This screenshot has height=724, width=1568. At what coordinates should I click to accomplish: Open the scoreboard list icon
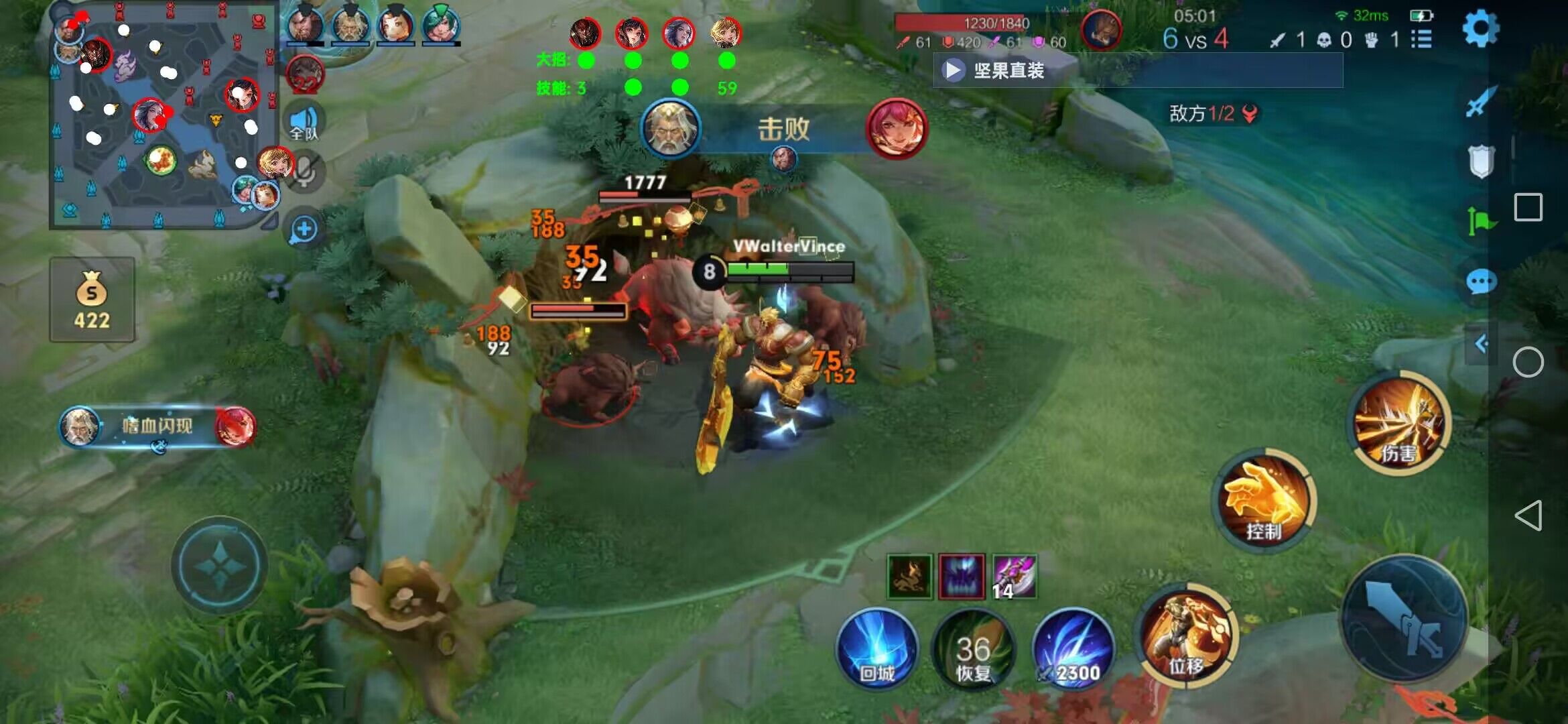click(1421, 40)
